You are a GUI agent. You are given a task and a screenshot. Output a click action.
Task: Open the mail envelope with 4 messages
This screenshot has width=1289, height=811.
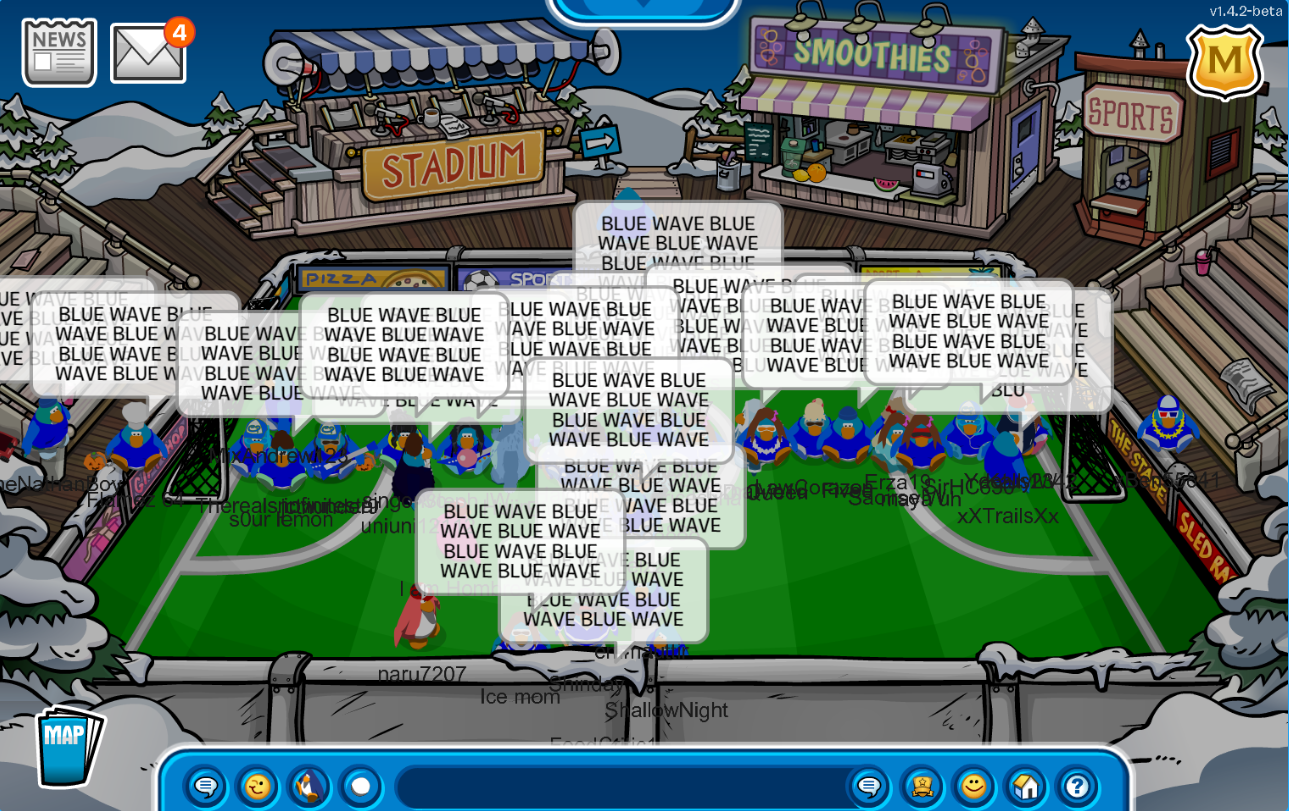(148, 54)
